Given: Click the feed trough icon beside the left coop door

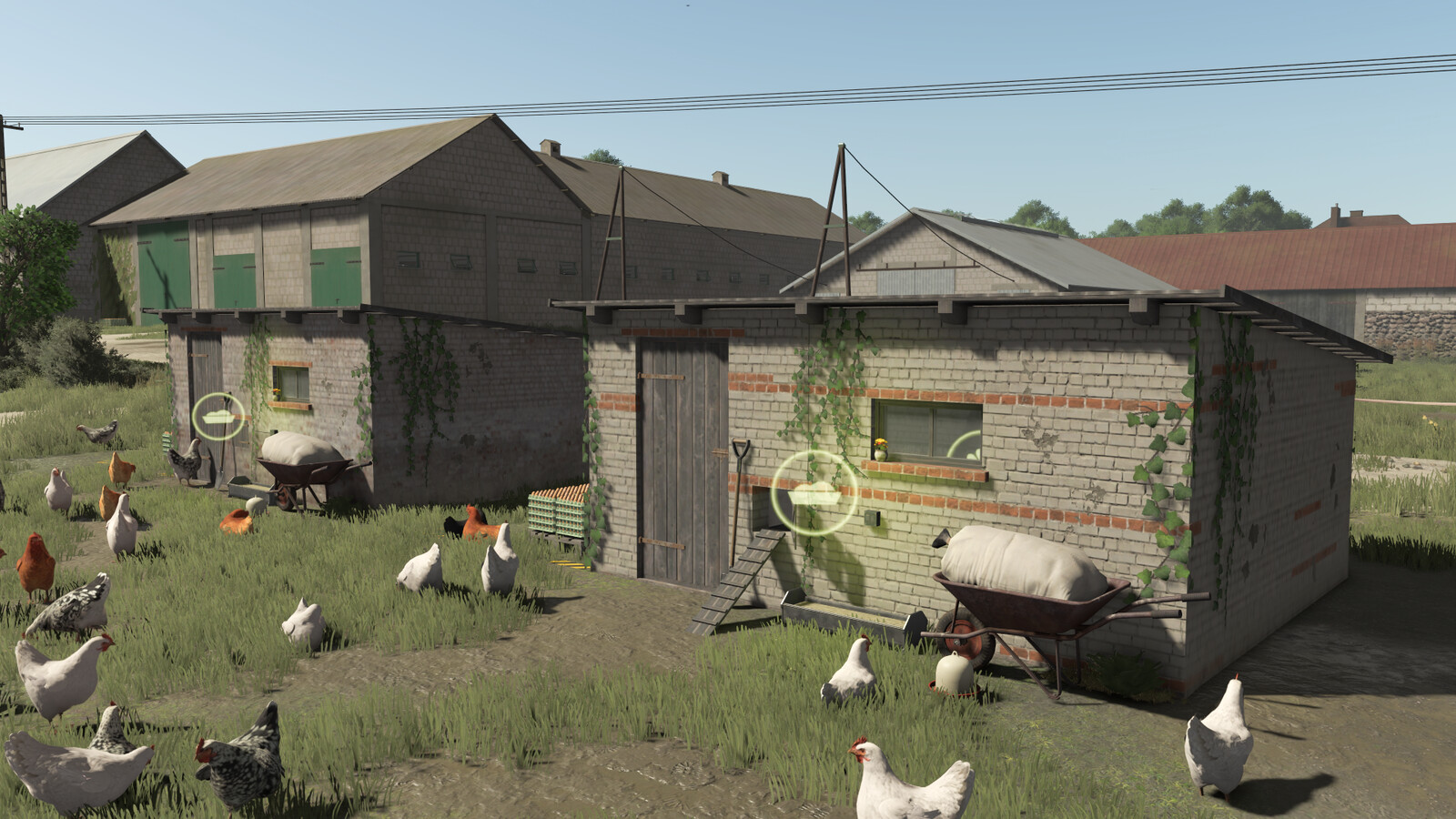Looking at the screenshot, I should tap(218, 415).
